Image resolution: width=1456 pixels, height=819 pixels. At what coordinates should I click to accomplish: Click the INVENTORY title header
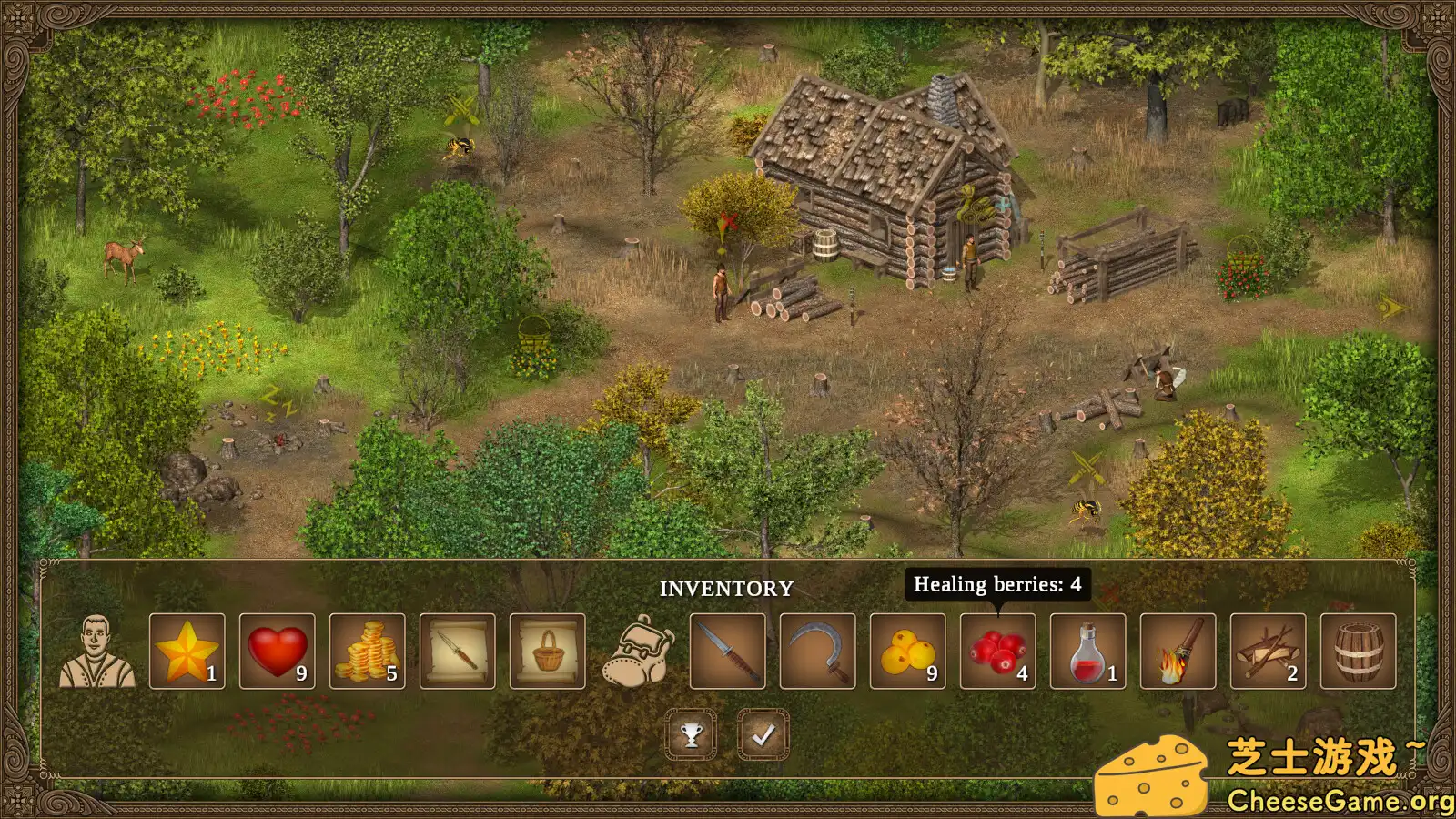click(727, 588)
